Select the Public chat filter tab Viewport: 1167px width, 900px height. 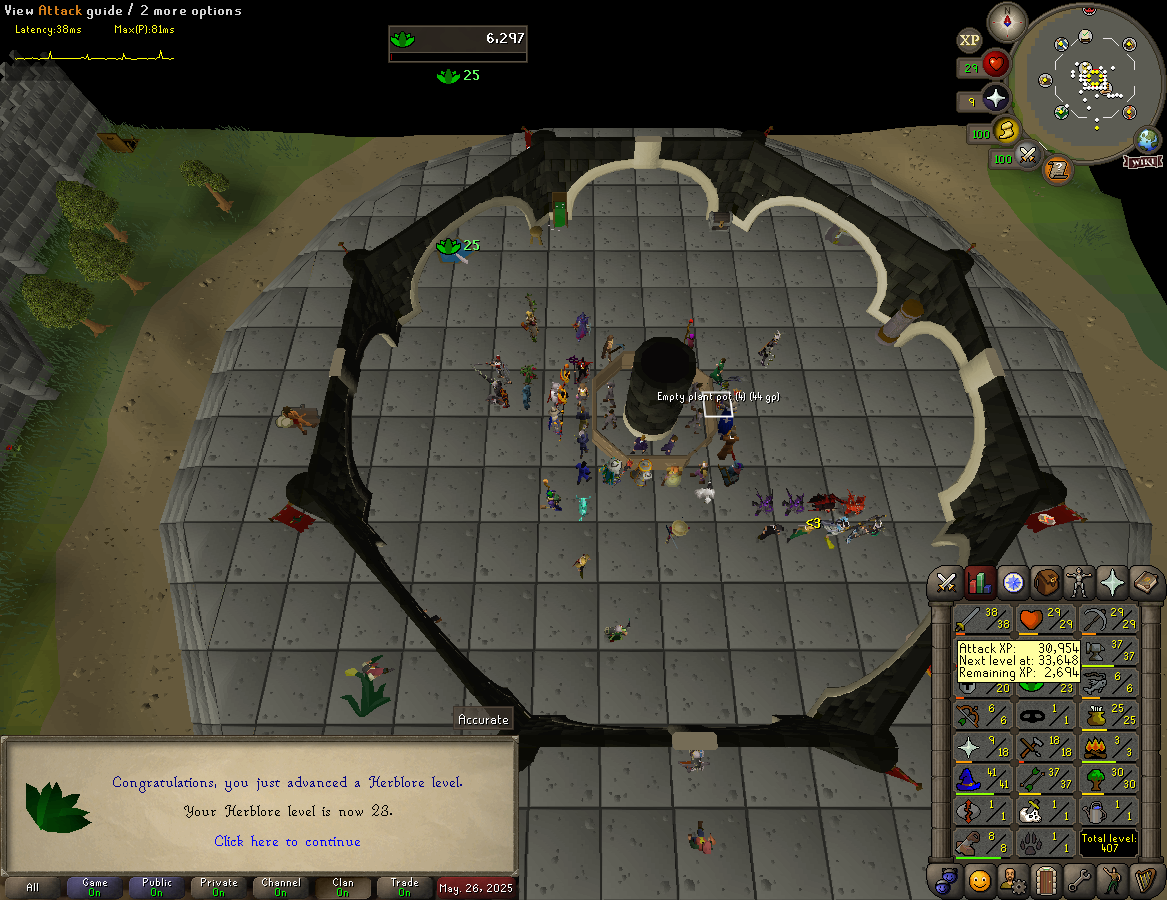(157, 887)
